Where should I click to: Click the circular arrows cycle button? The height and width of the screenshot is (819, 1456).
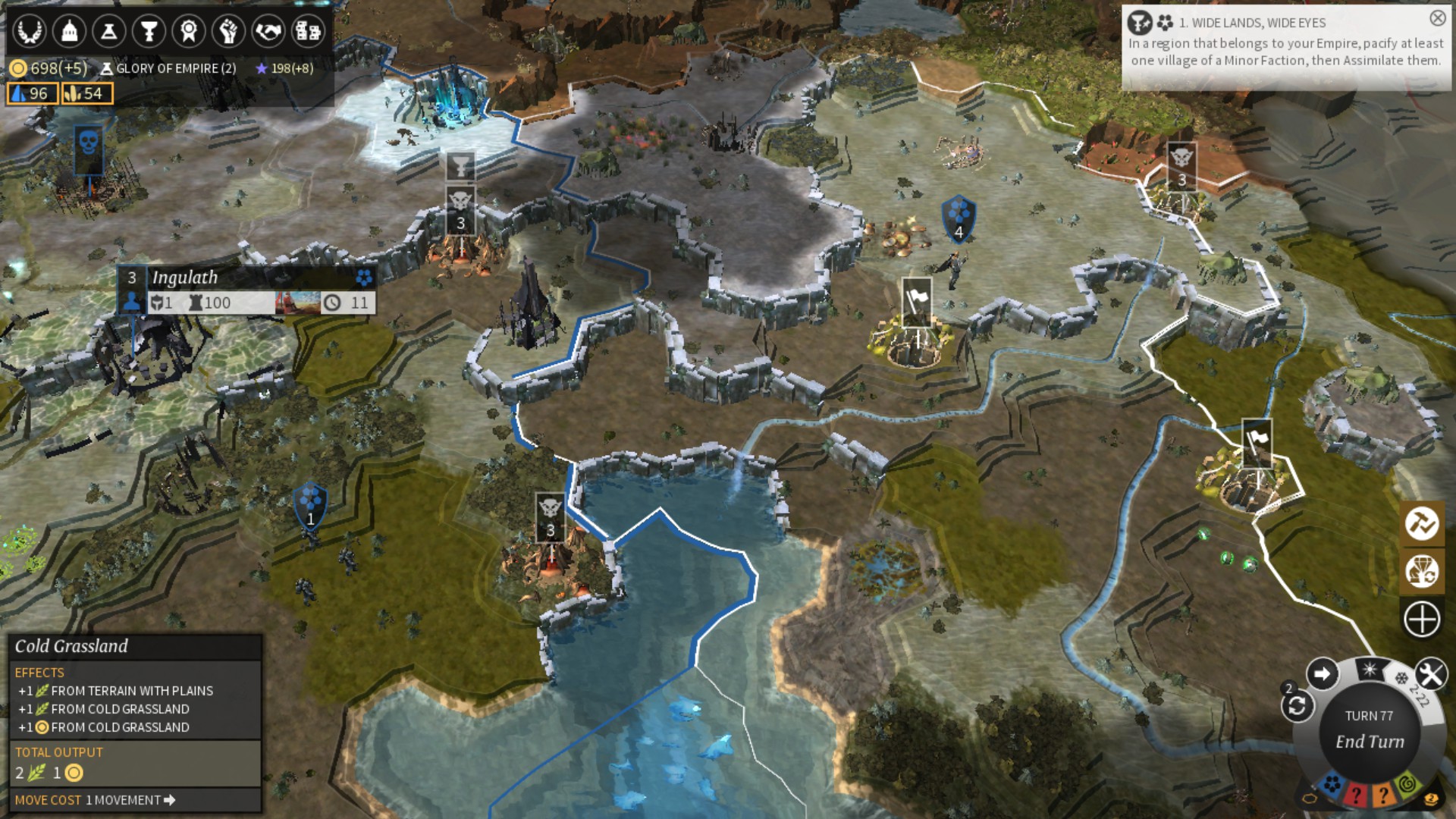[x=1297, y=707]
